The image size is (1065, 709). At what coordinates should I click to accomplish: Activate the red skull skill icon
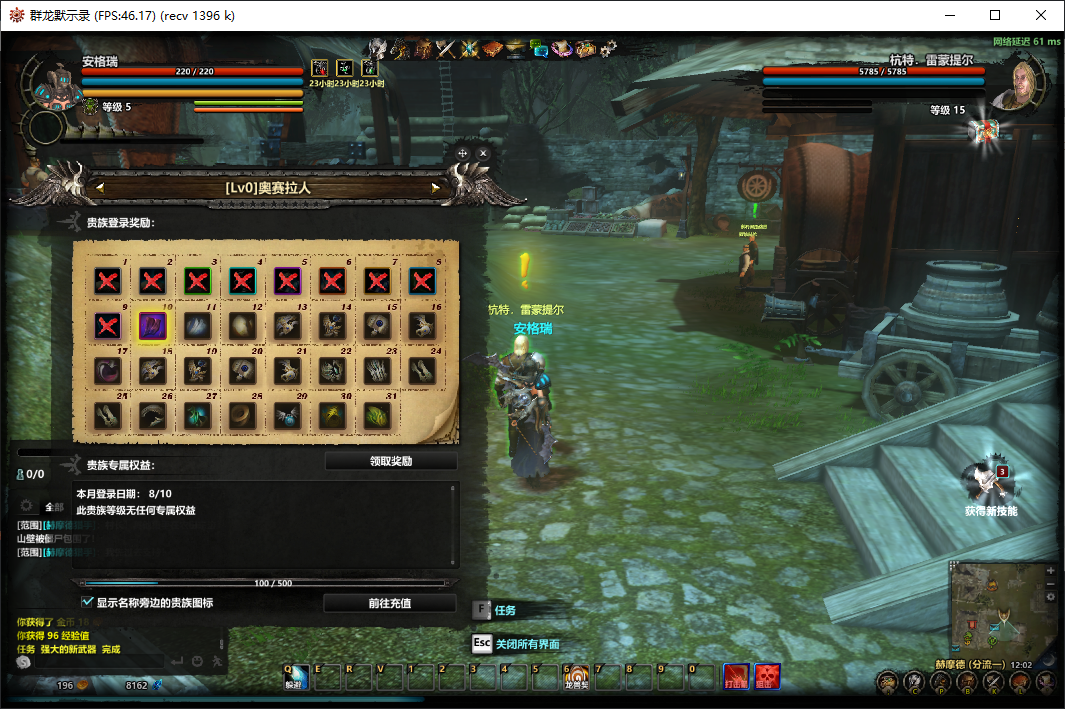point(768,677)
